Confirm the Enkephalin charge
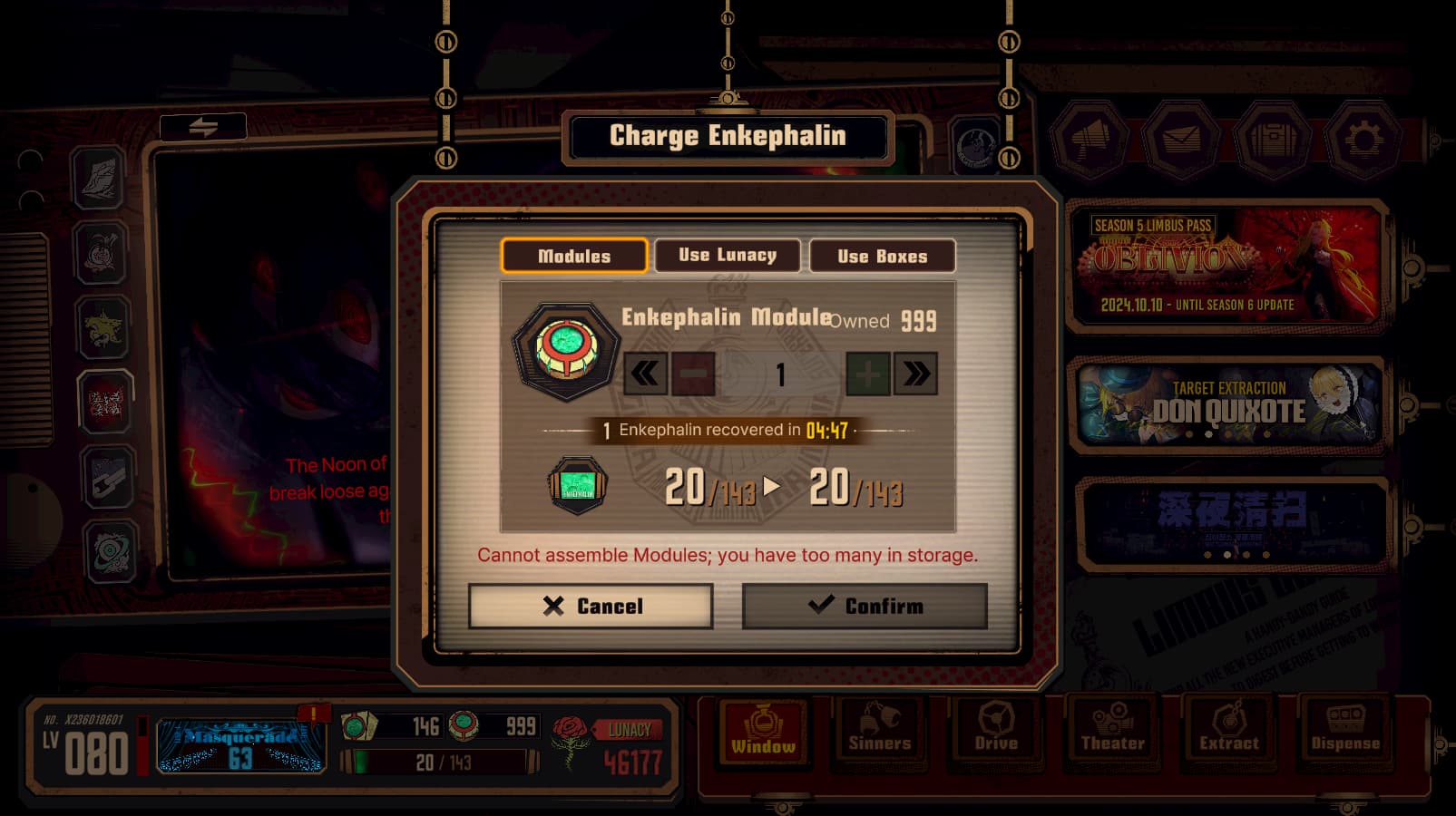This screenshot has width=1456, height=816. tap(865, 606)
